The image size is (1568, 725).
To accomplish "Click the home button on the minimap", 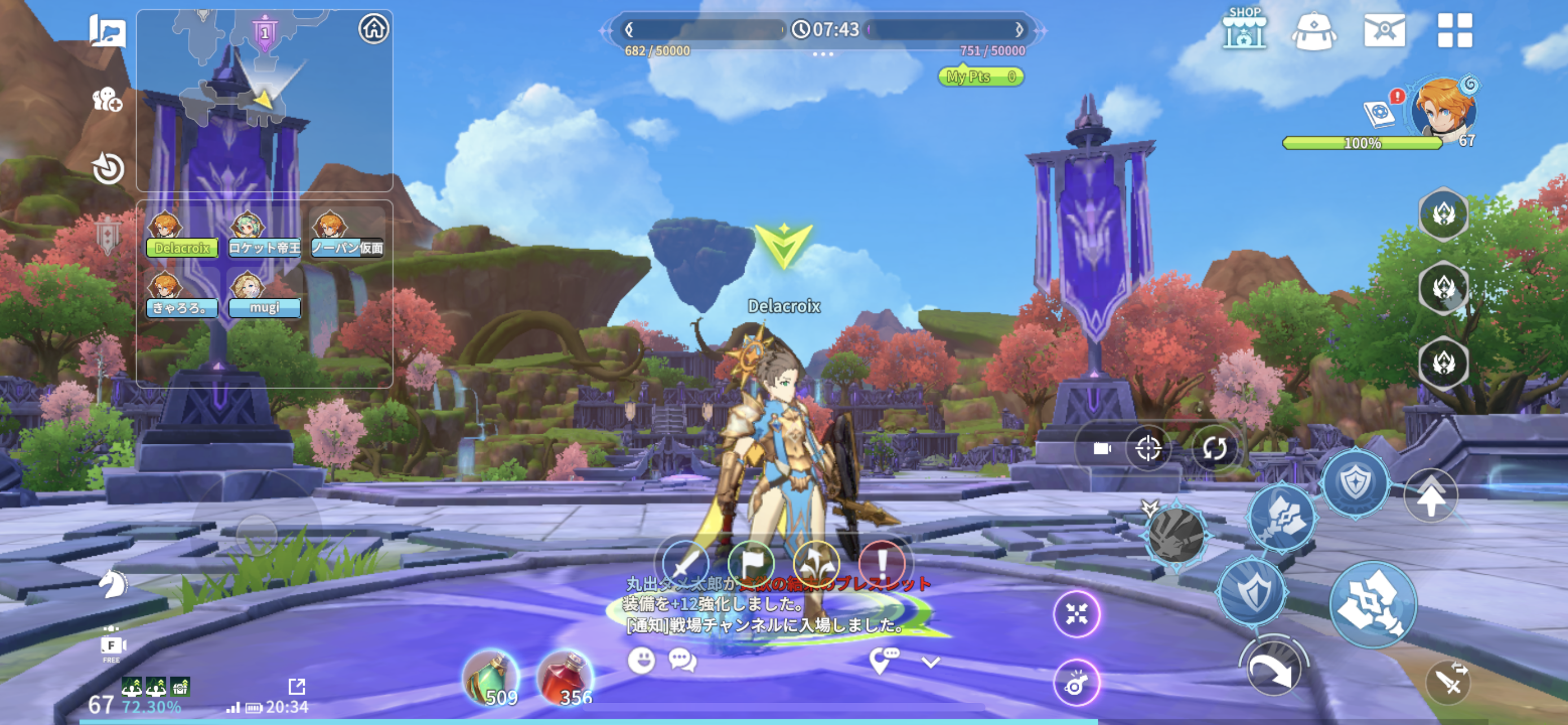I will [373, 29].
